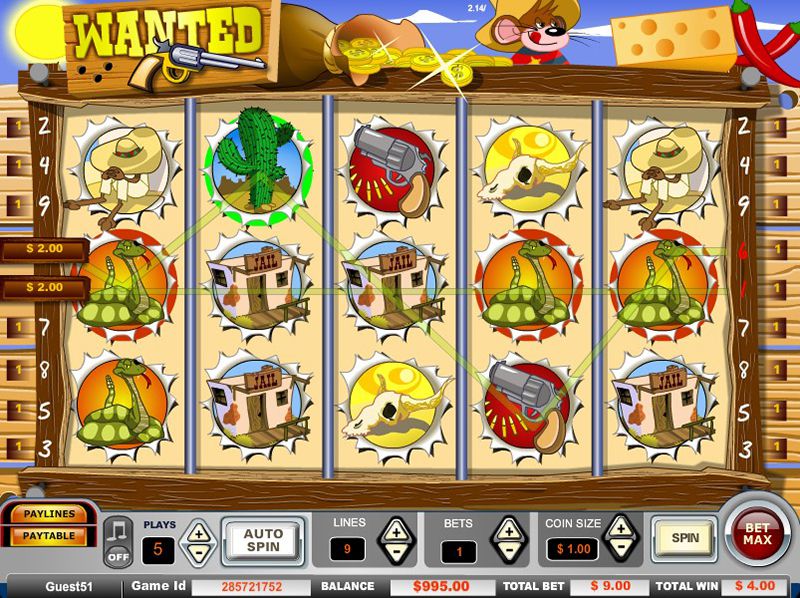This screenshot has width=800, height=598.
Task: Start Auto Spin
Action: point(264,540)
